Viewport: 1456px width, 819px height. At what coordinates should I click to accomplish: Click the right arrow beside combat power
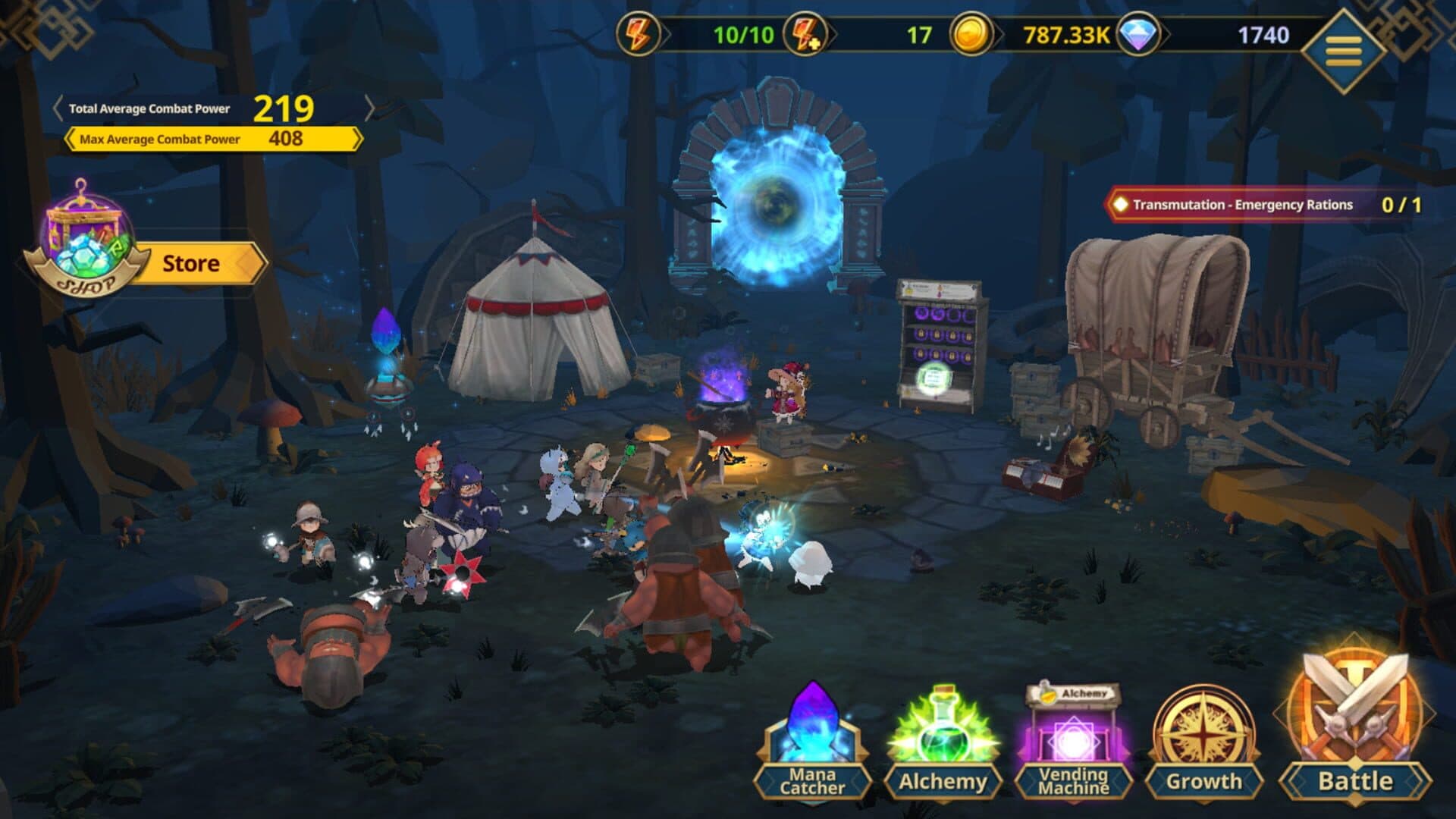point(369,108)
